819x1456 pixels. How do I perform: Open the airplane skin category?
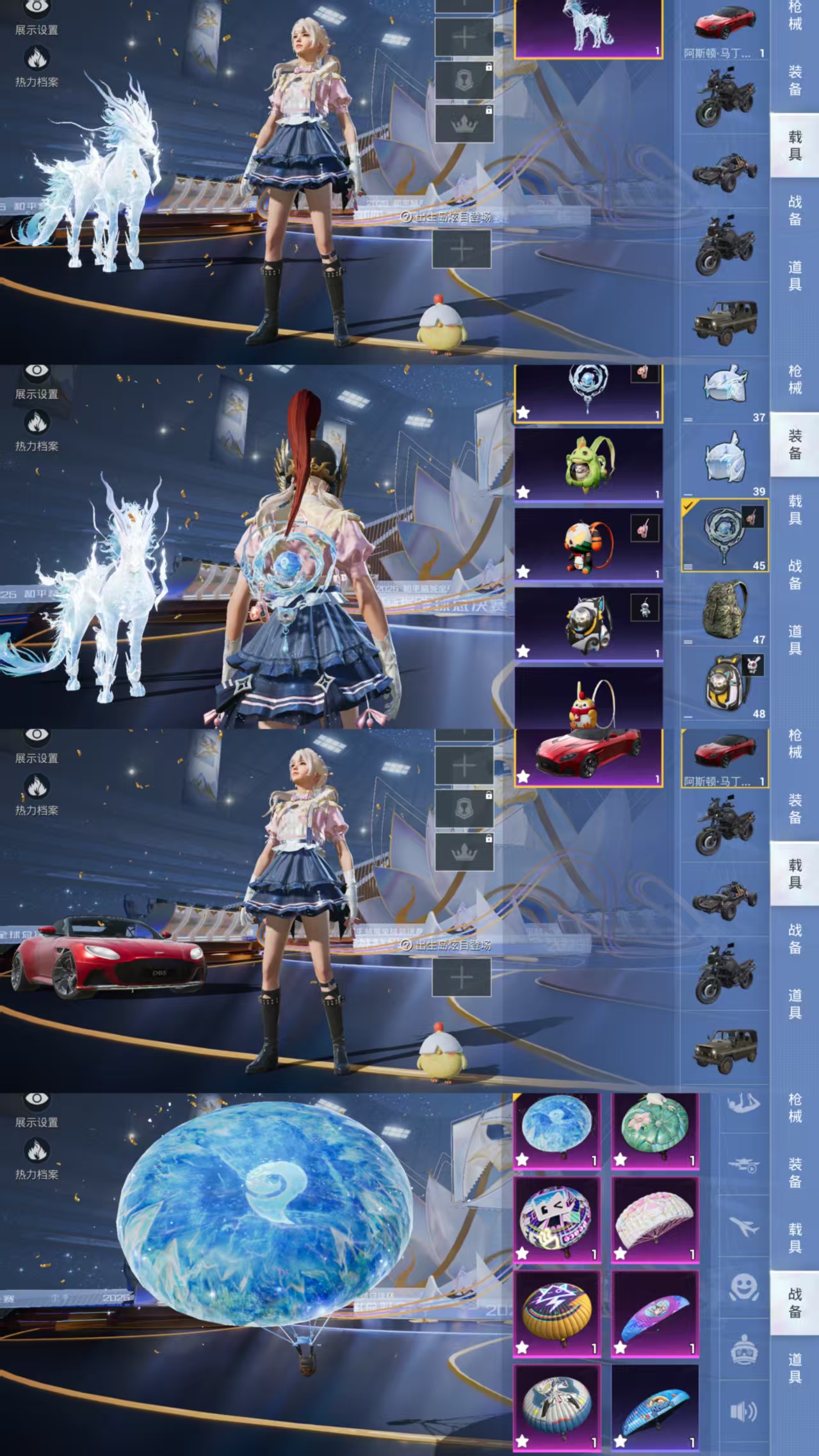744,1228
